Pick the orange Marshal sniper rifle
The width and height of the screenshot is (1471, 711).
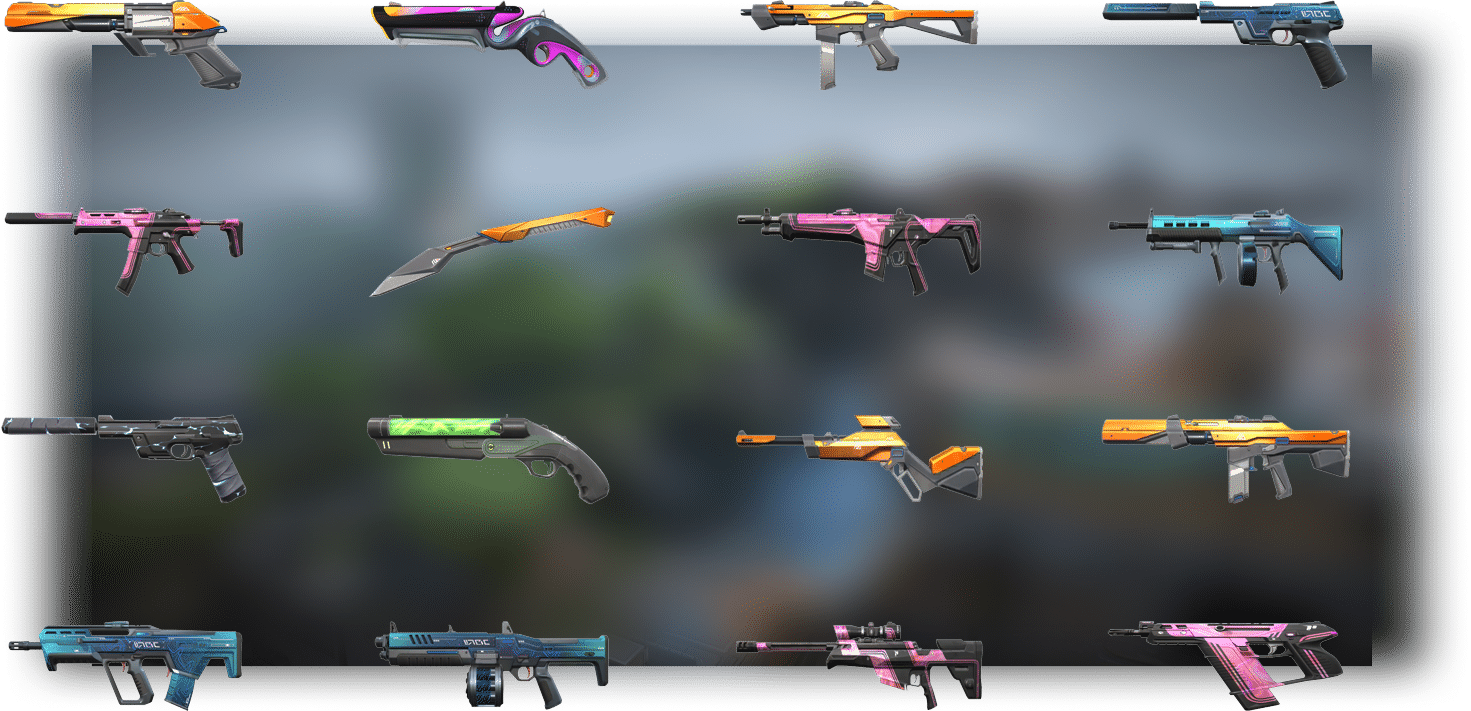point(860,455)
